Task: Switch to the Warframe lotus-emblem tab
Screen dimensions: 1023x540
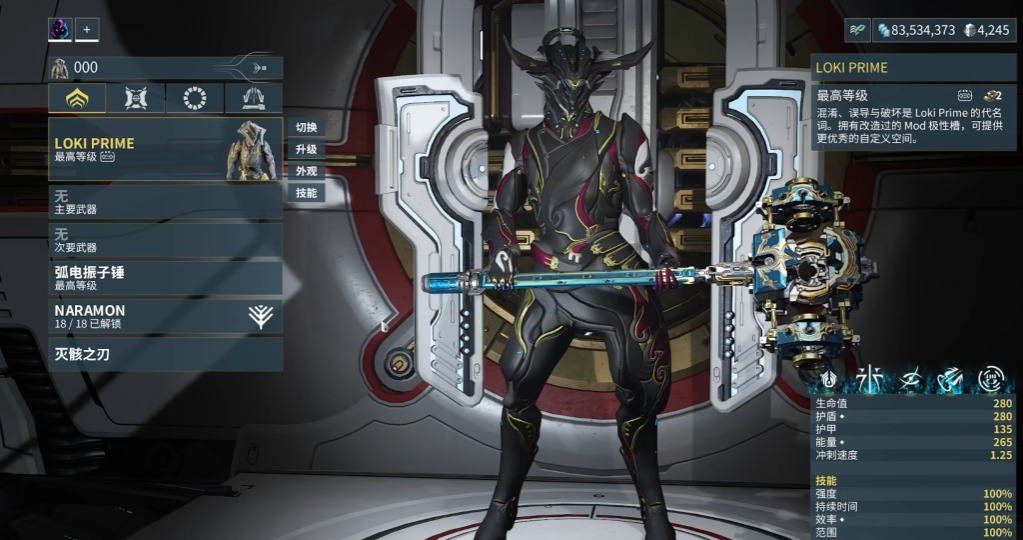Action: click(78, 98)
